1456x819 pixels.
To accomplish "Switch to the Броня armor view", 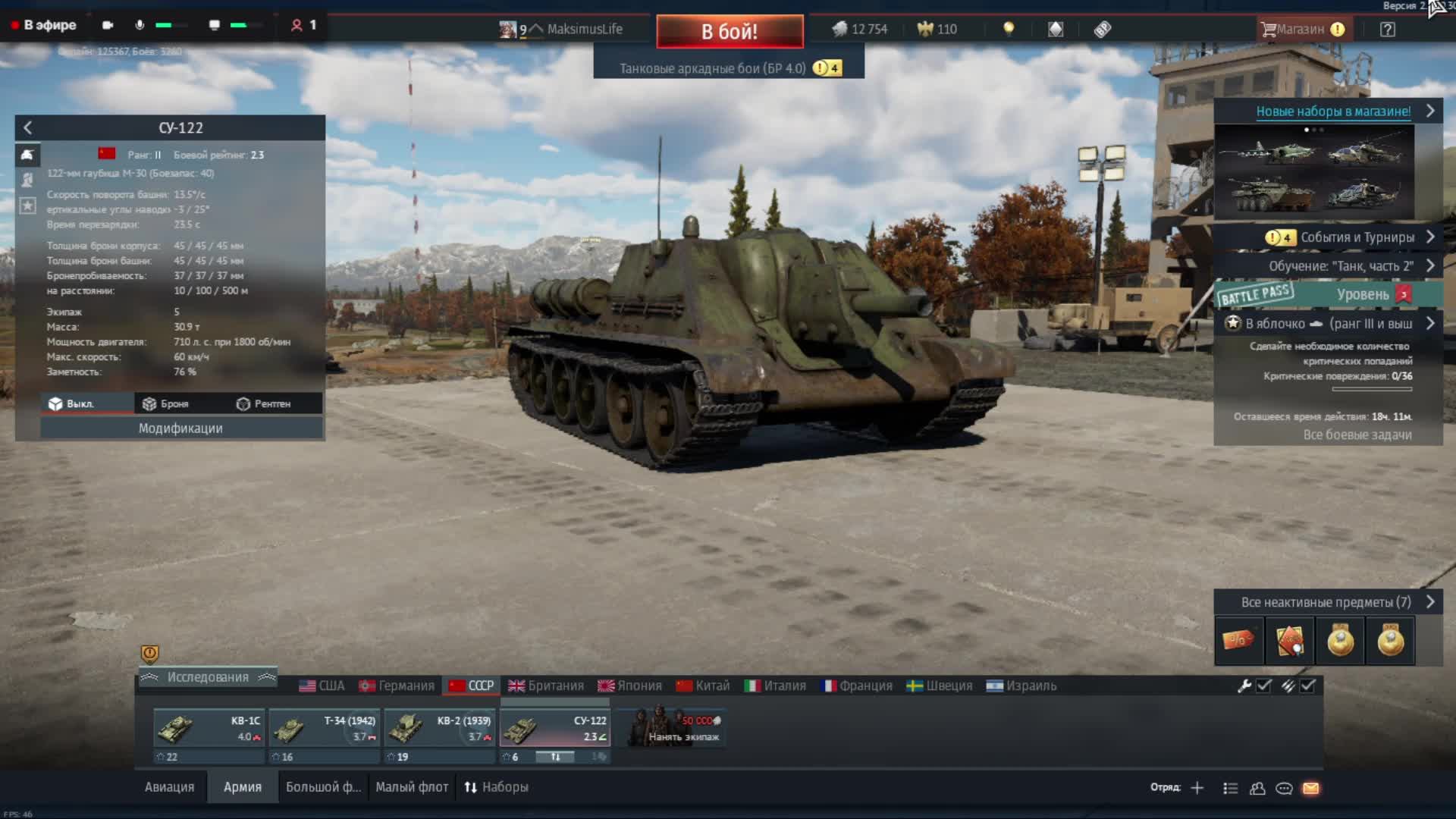I will point(166,404).
